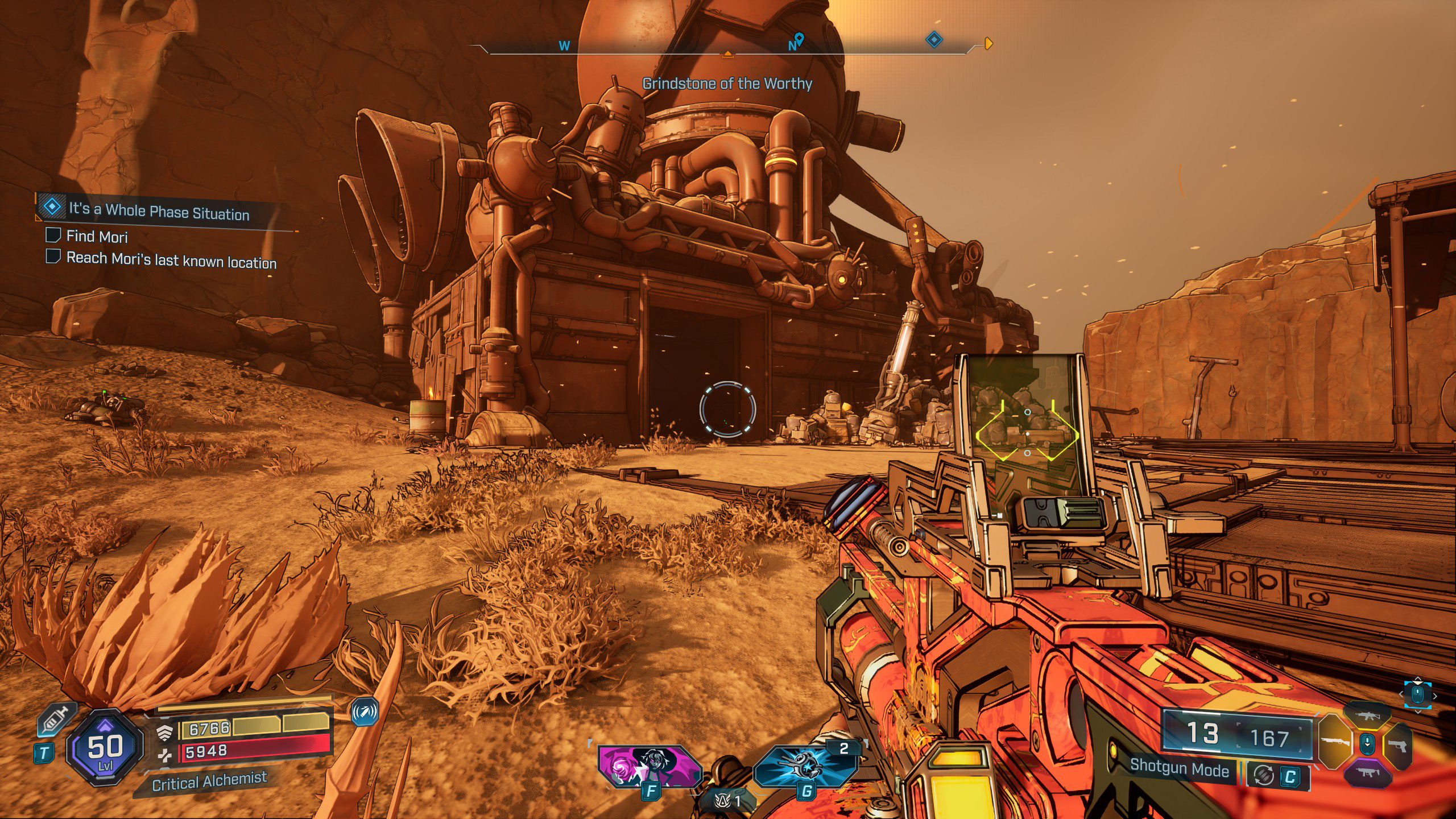1456x819 pixels.
Task: Click the "Reach Mori's last known location" objective
Action: coord(171,260)
